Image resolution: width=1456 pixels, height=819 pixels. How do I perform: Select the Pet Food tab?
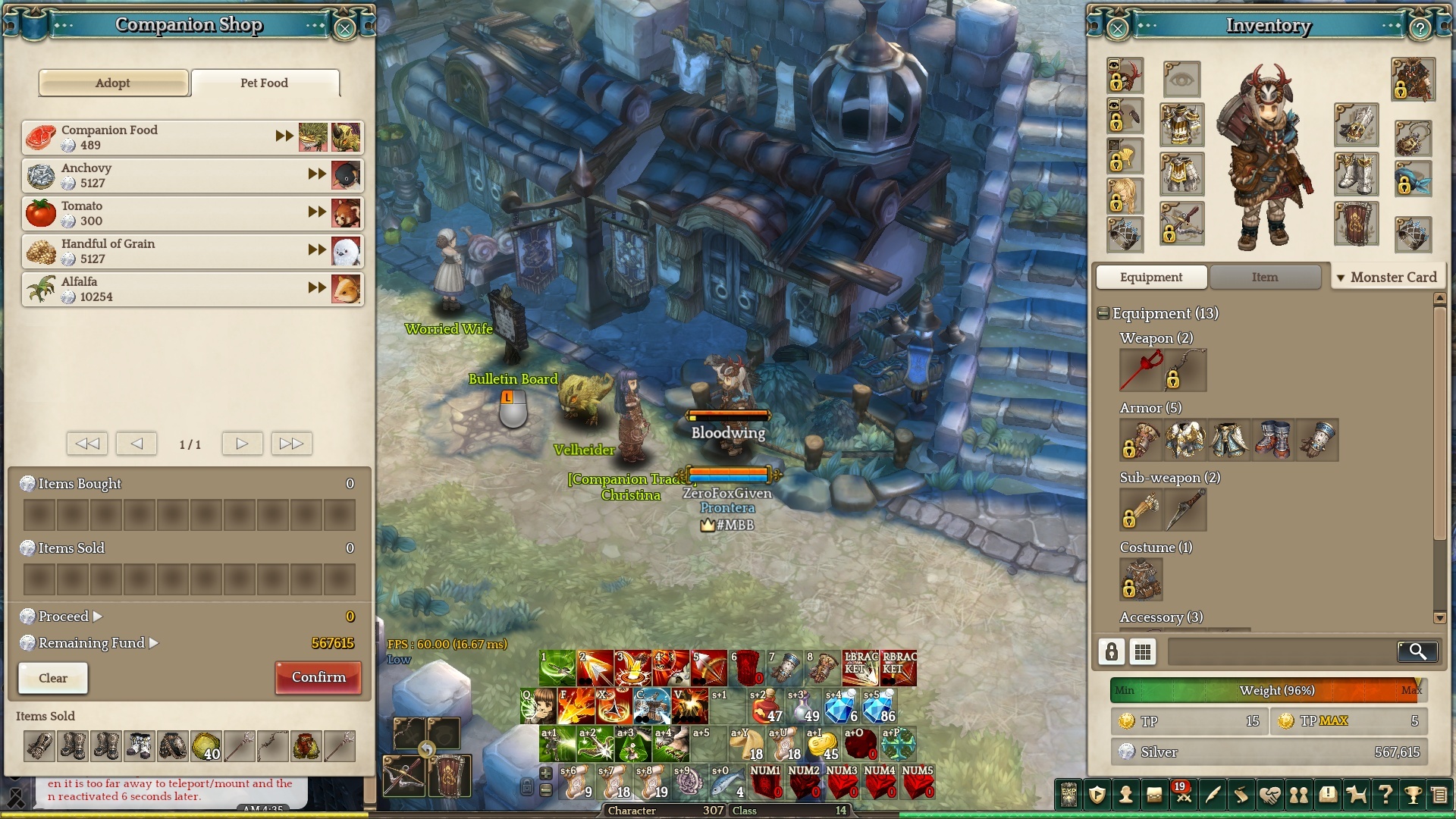point(265,83)
